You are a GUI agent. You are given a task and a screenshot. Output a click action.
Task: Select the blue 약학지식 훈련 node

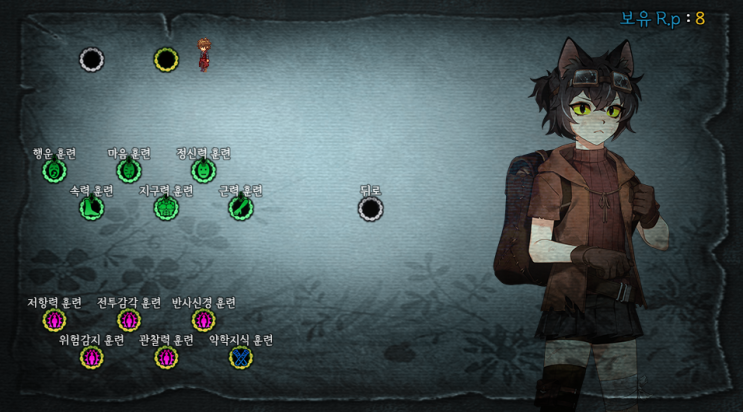pos(240,357)
